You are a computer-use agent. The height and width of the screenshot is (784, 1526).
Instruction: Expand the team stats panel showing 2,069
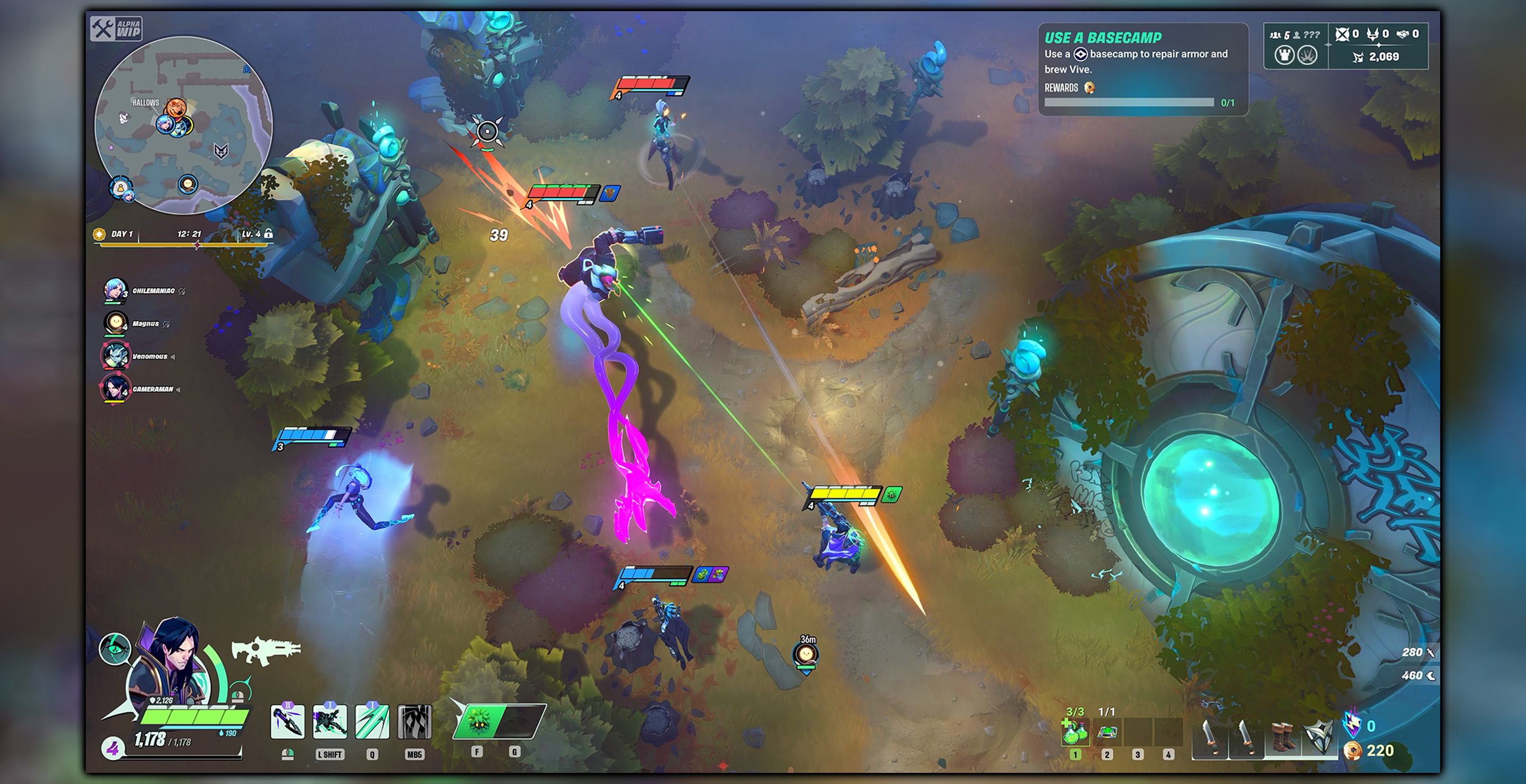pyautogui.click(x=1381, y=57)
